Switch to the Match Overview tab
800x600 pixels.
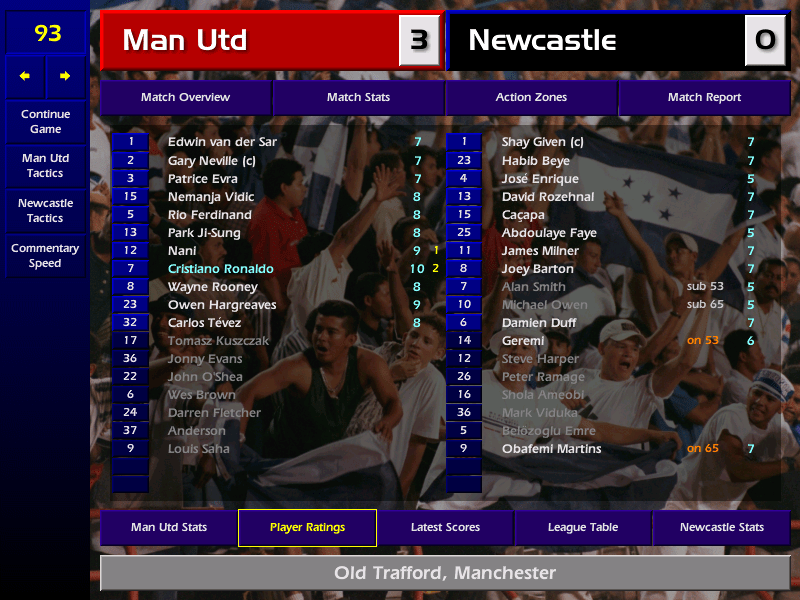click(185, 98)
